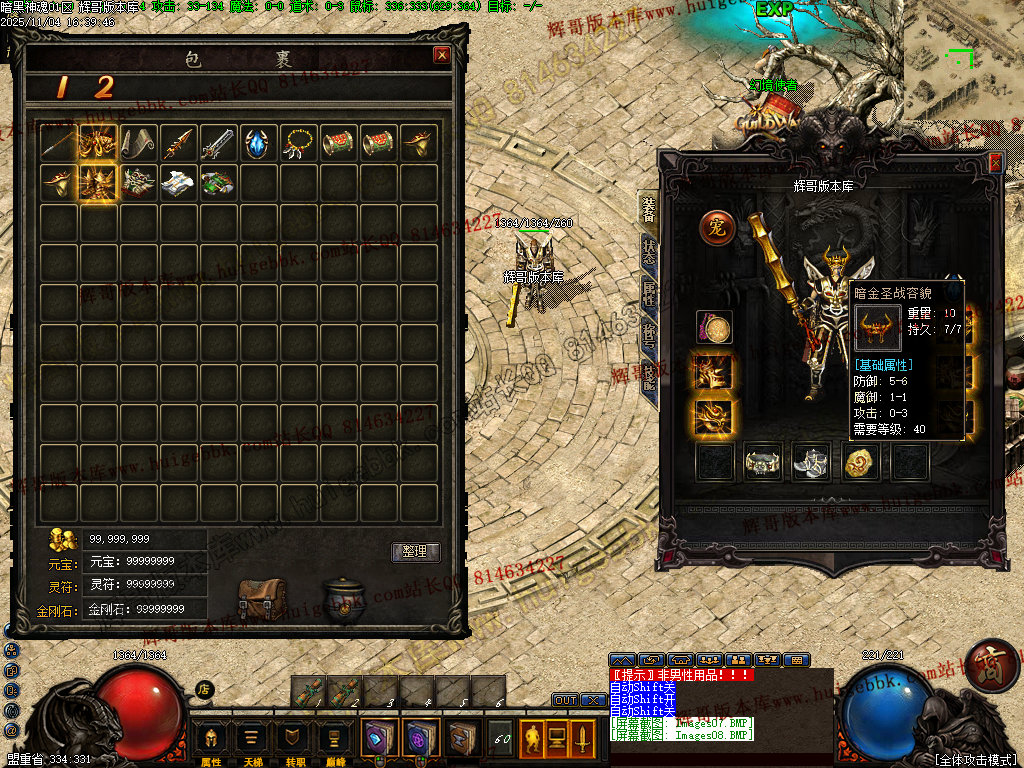Viewport: 1024px width, 768px height.
Task: Close the character equipment window
Action: (x=994, y=163)
